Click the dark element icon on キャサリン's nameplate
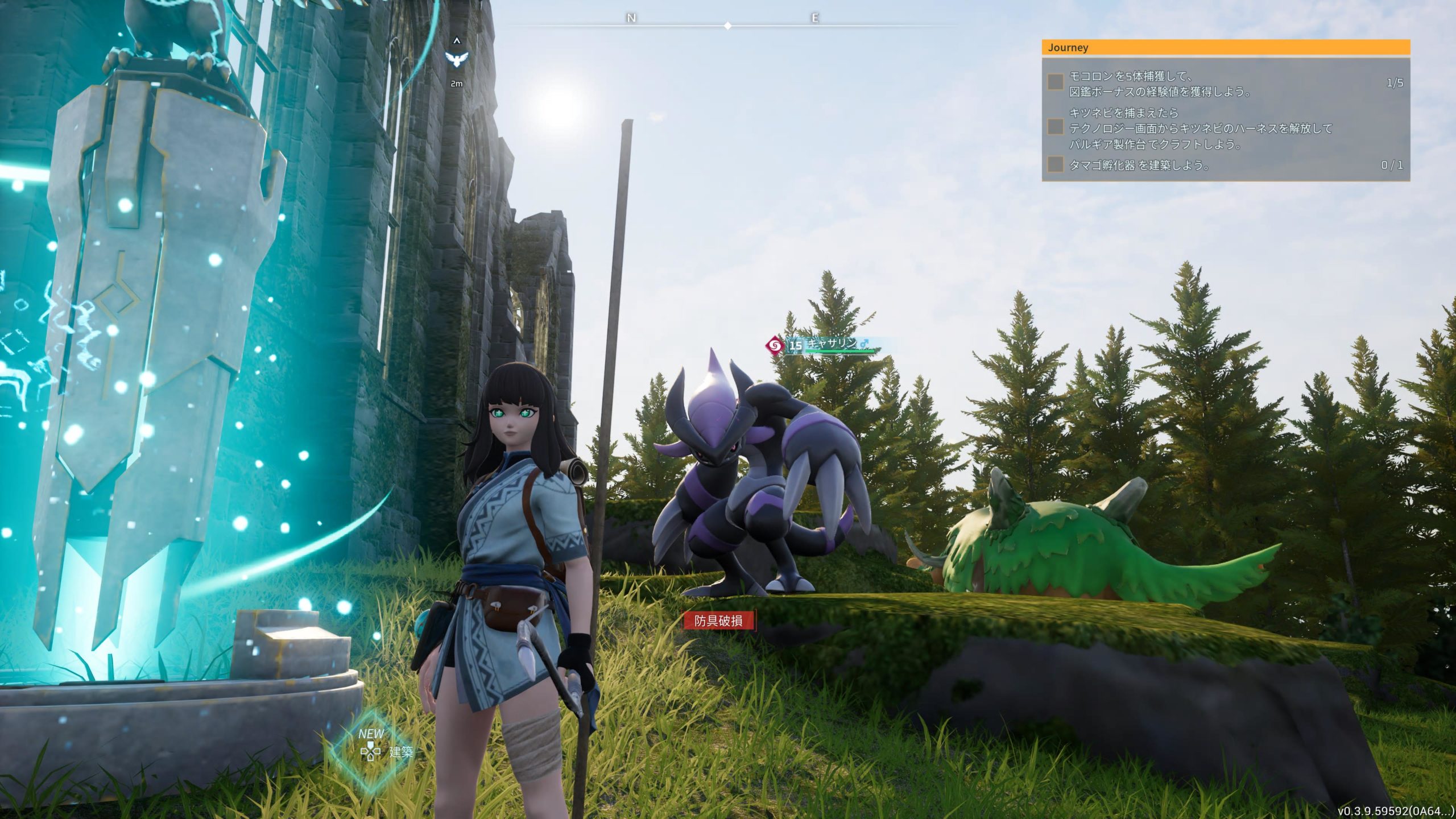The image size is (1456, 819). (773, 345)
